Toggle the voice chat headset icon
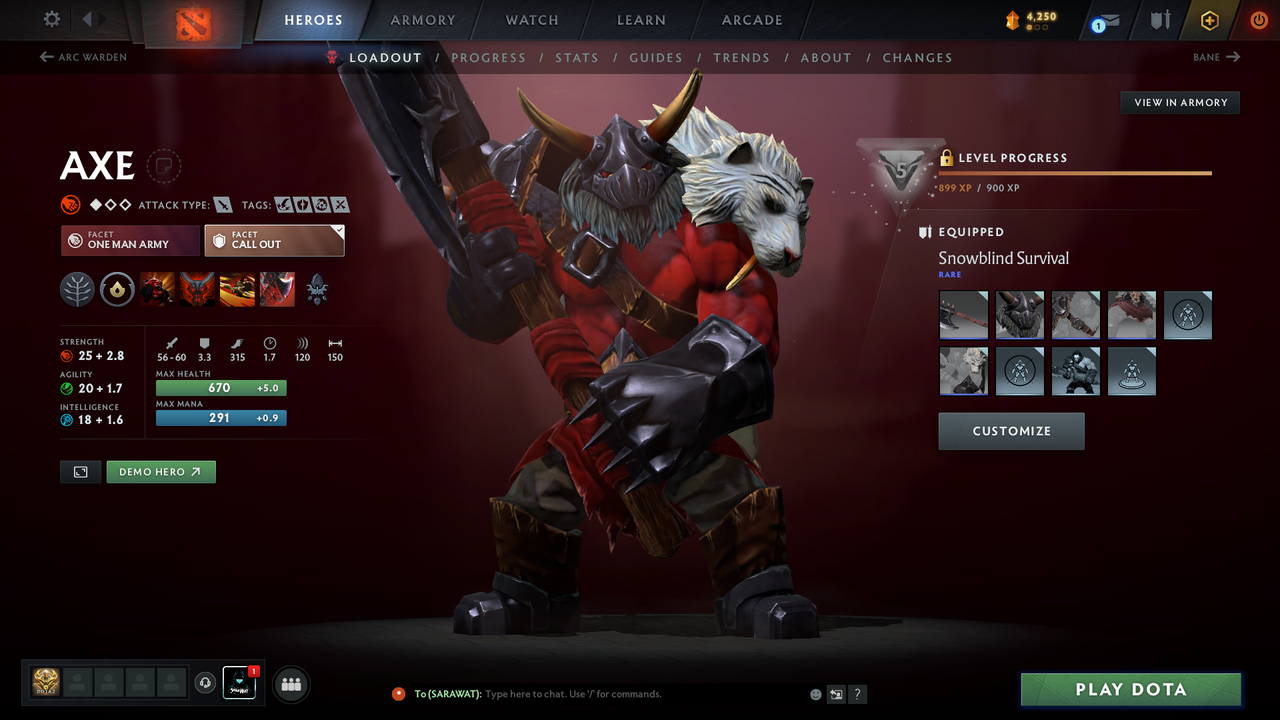The image size is (1280, 720). 207,683
